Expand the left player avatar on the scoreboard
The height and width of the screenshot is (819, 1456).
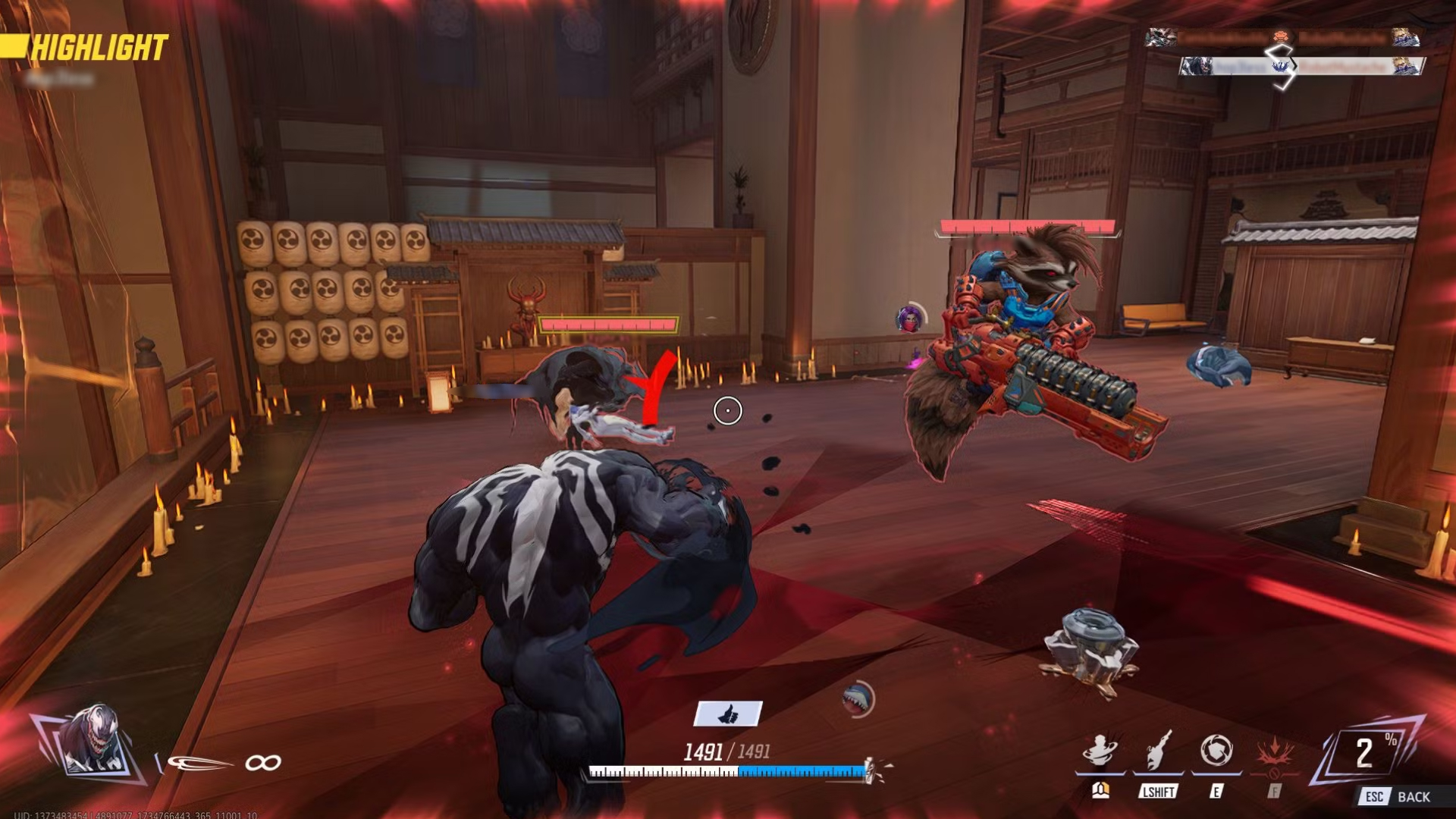1160,36
